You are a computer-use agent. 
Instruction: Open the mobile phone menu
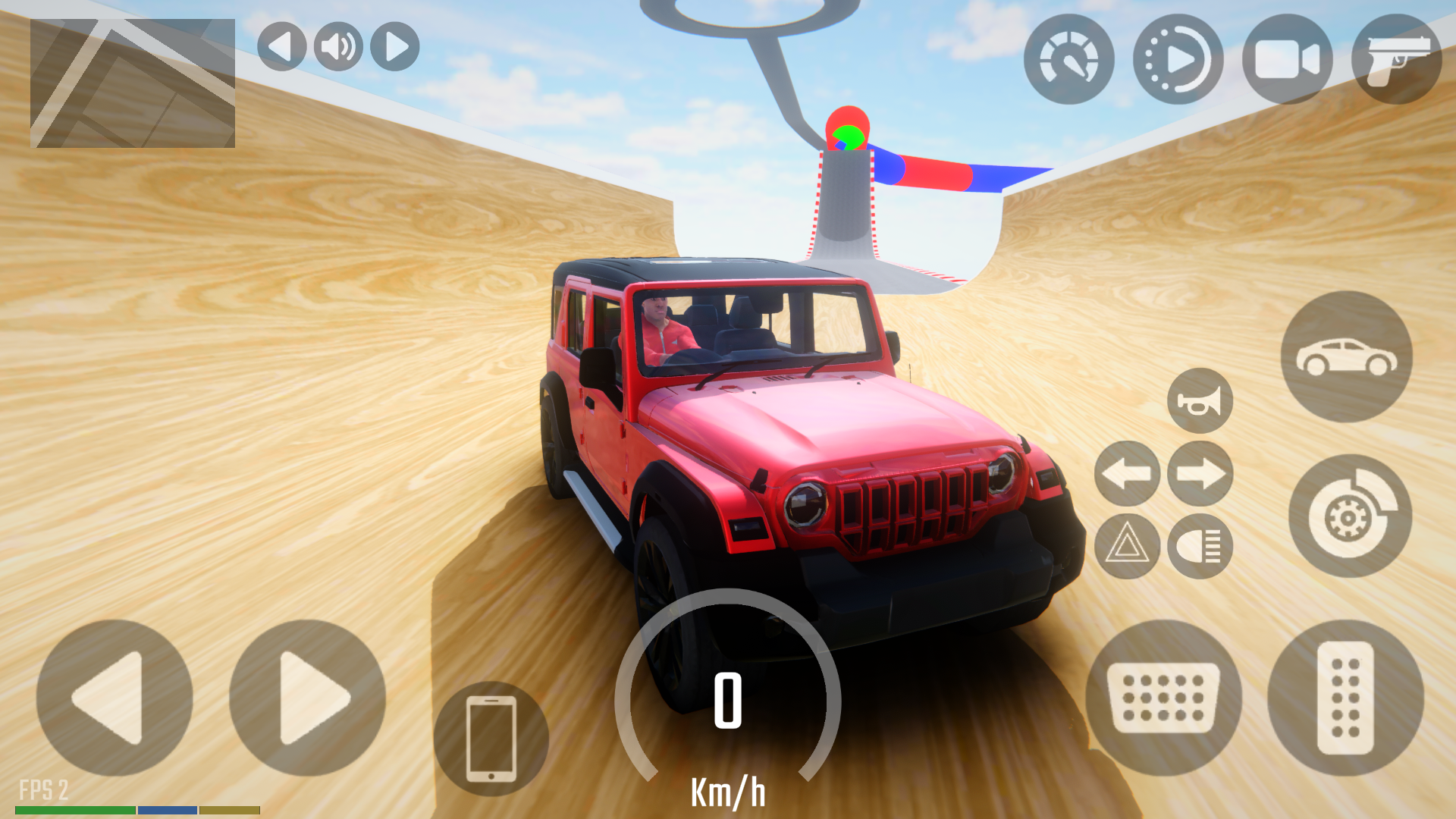(491, 739)
